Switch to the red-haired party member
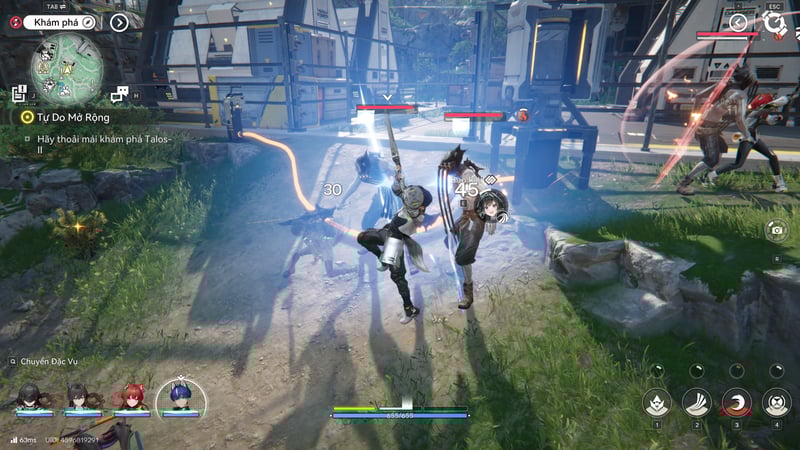The height and width of the screenshot is (450, 800). (x=129, y=396)
